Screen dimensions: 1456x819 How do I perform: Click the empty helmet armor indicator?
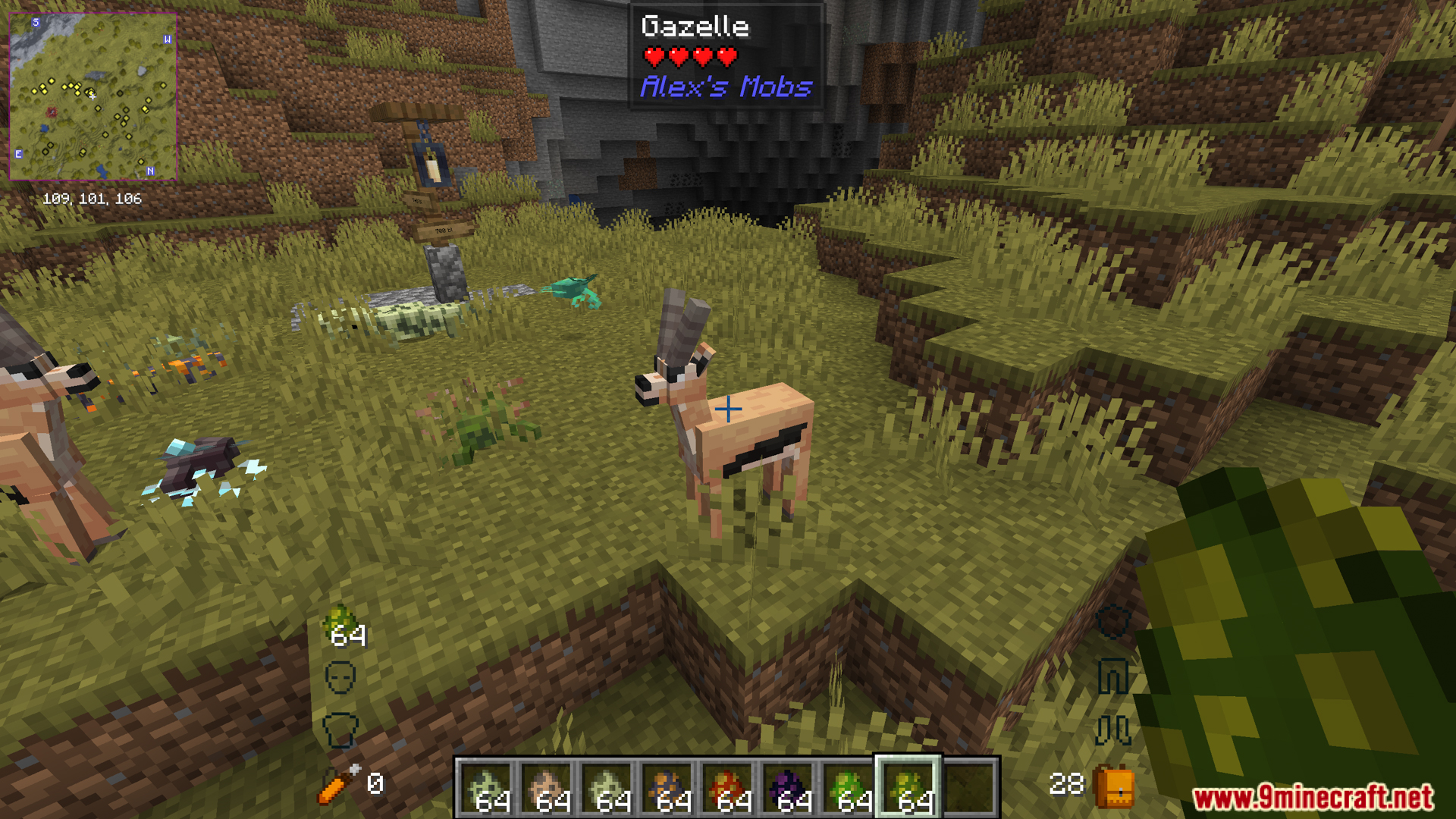340,677
